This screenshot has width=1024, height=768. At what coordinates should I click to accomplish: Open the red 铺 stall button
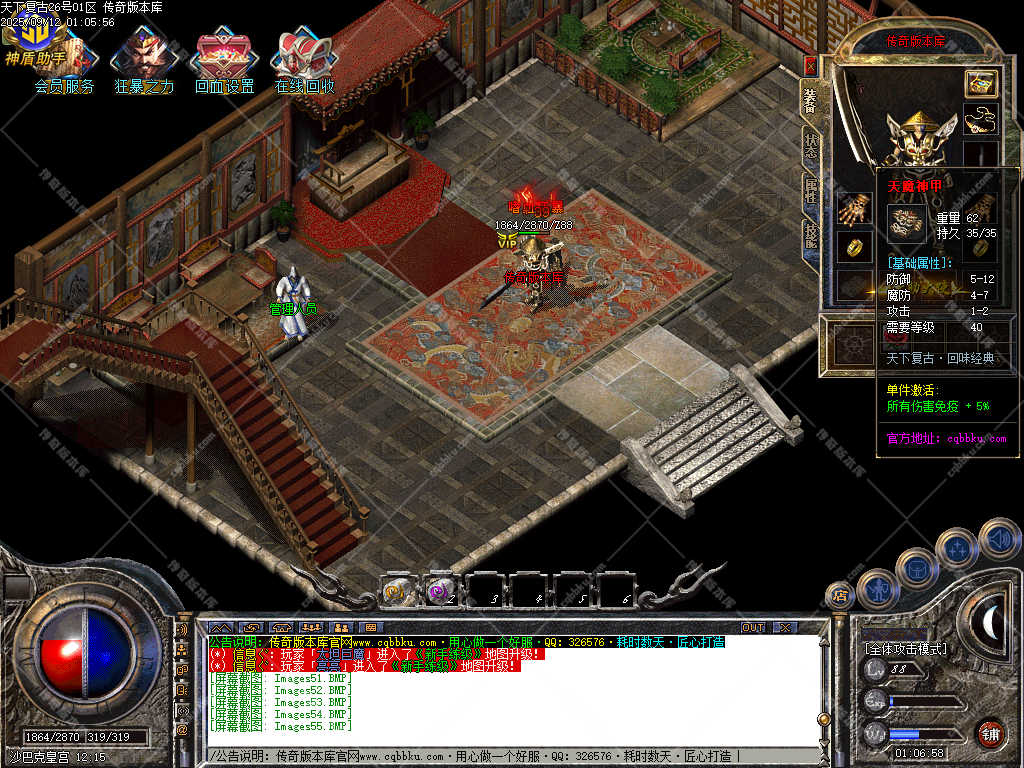click(990, 733)
